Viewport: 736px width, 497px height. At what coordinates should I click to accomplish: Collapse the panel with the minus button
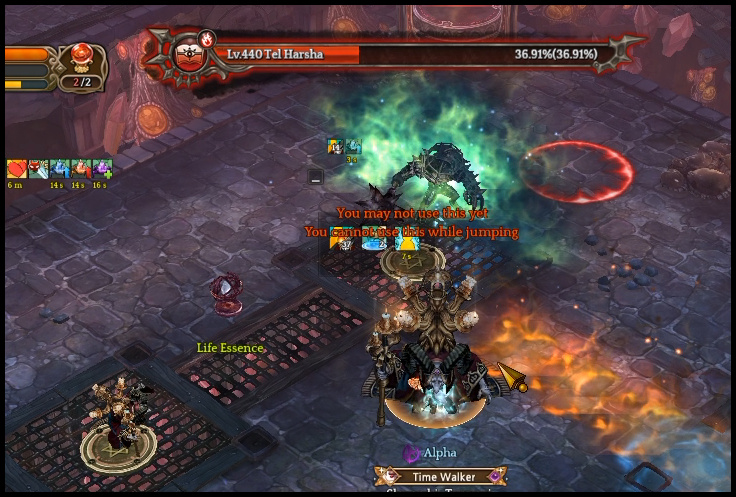point(316,177)
